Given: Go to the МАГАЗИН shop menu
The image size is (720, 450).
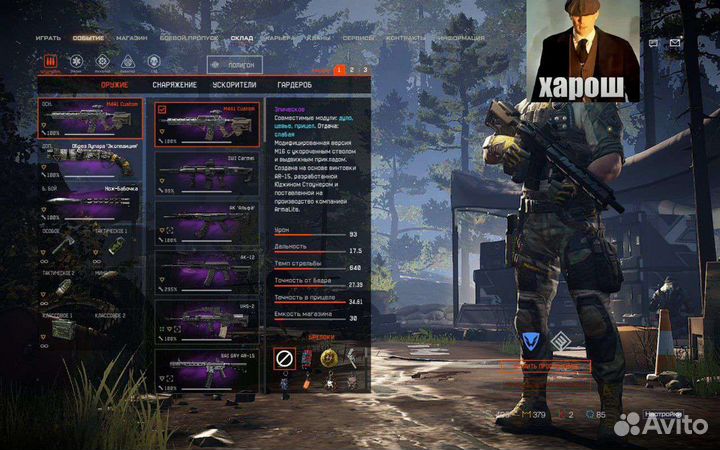Looking at the screenshot, I should click(x=131, y=37).
